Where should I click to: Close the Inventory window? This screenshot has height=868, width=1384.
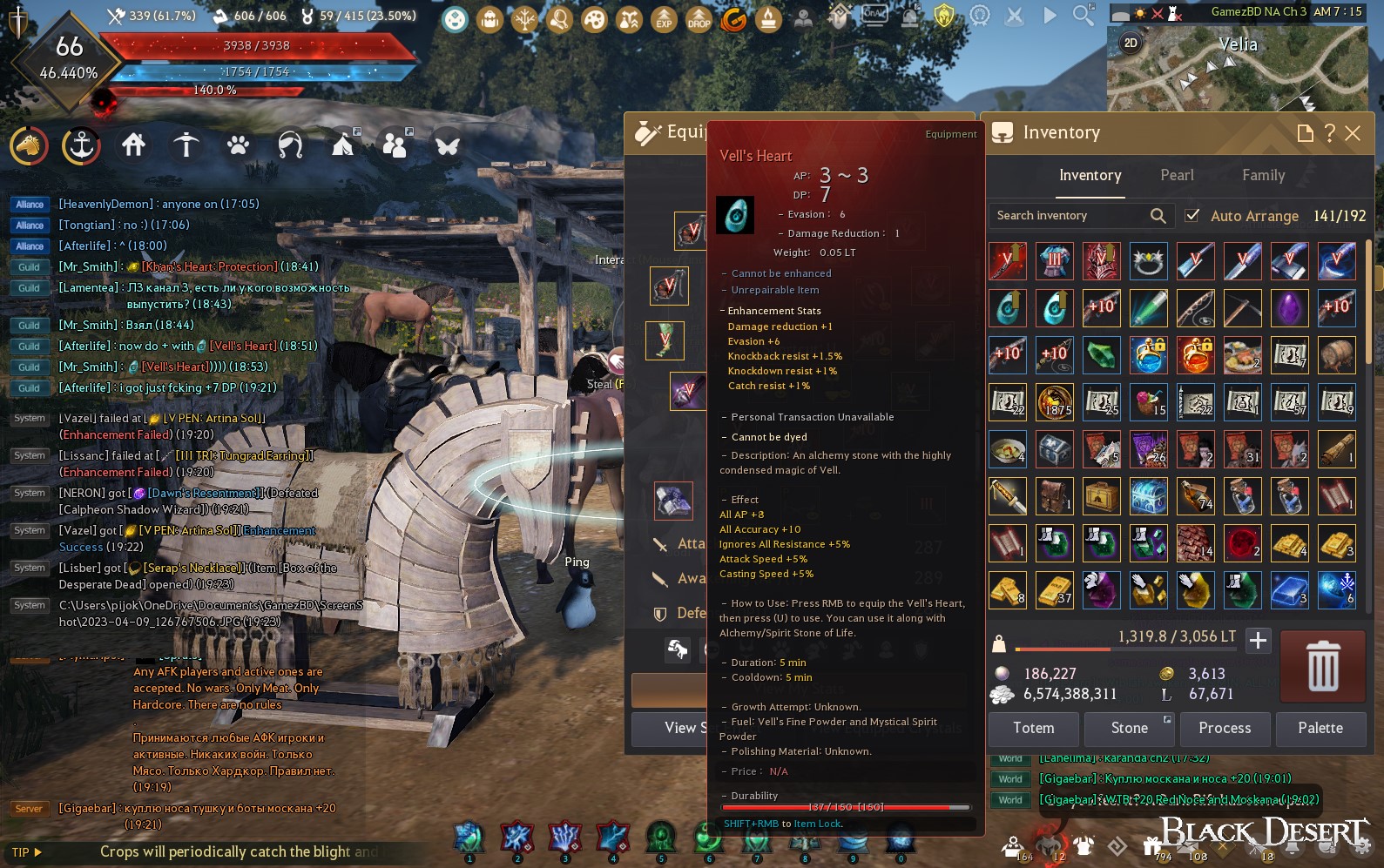[x=1353, y=133]
